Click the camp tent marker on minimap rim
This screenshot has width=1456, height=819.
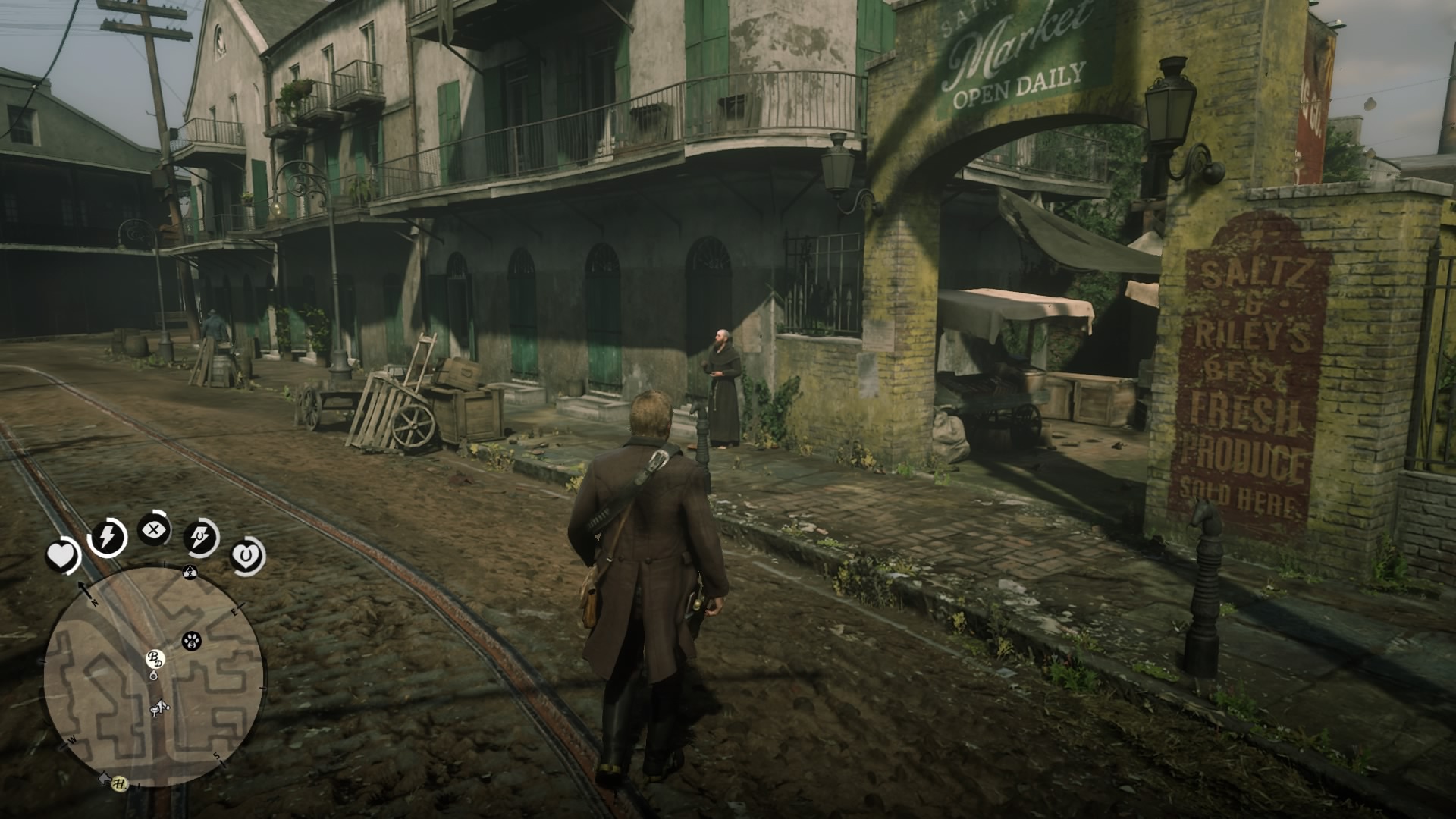[x=190, y=573]
